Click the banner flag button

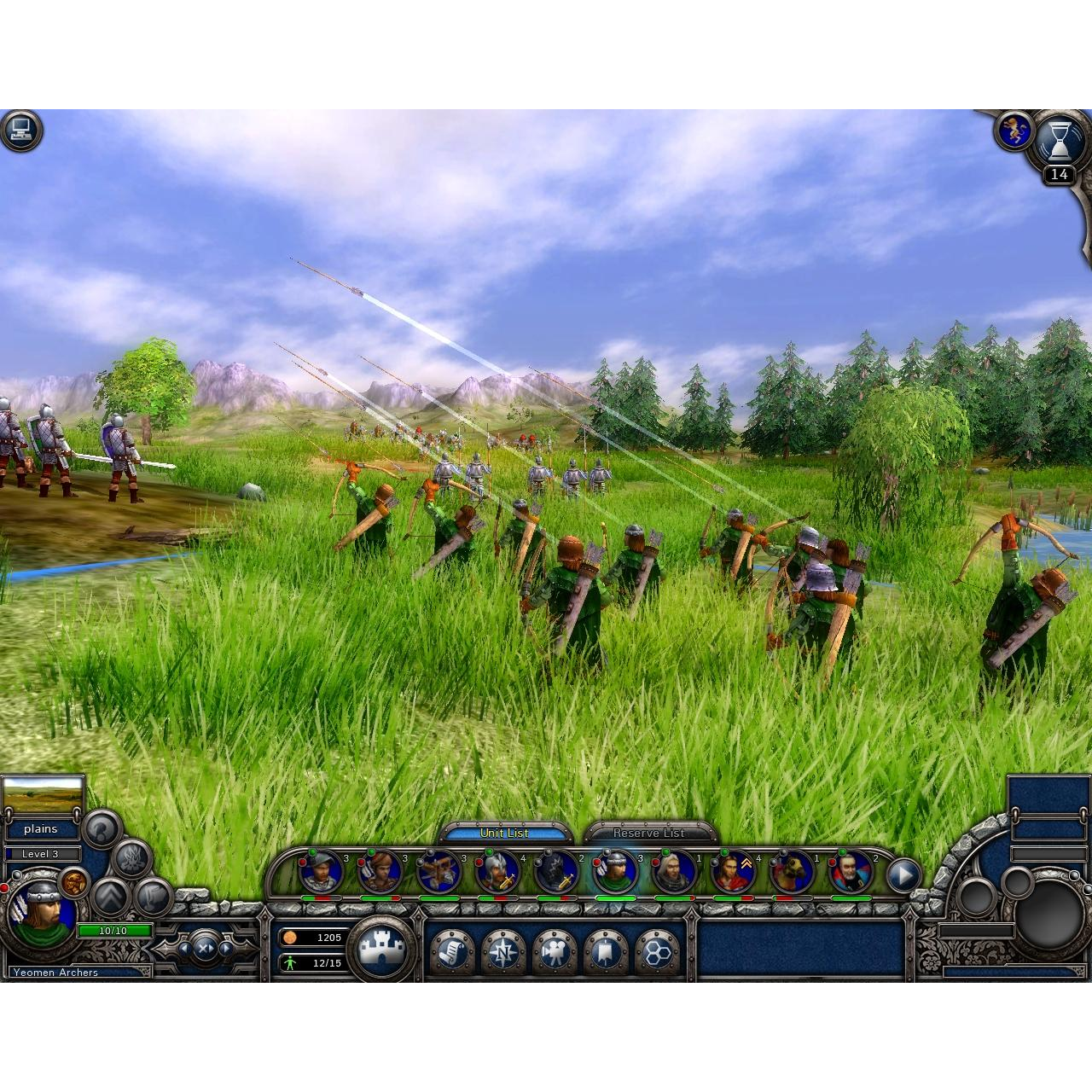click(x=605, y=951)
